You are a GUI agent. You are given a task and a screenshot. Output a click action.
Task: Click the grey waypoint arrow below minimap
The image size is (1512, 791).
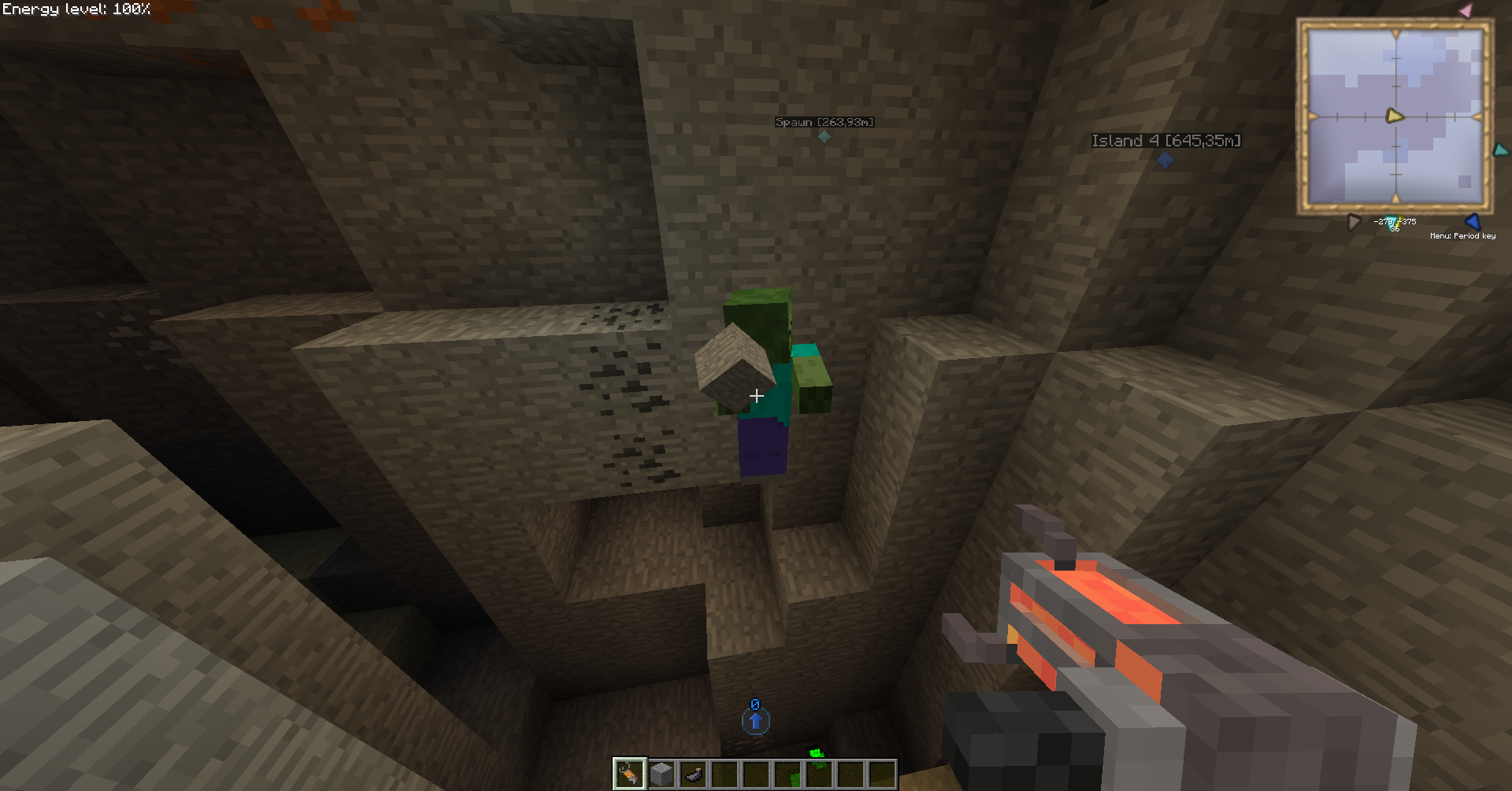click(1354, 222)
